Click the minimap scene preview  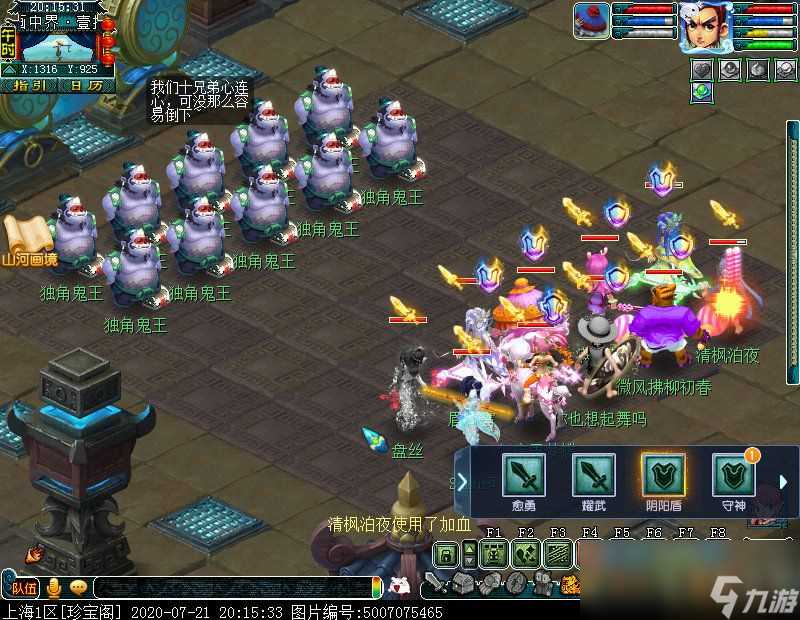point(58,46)
